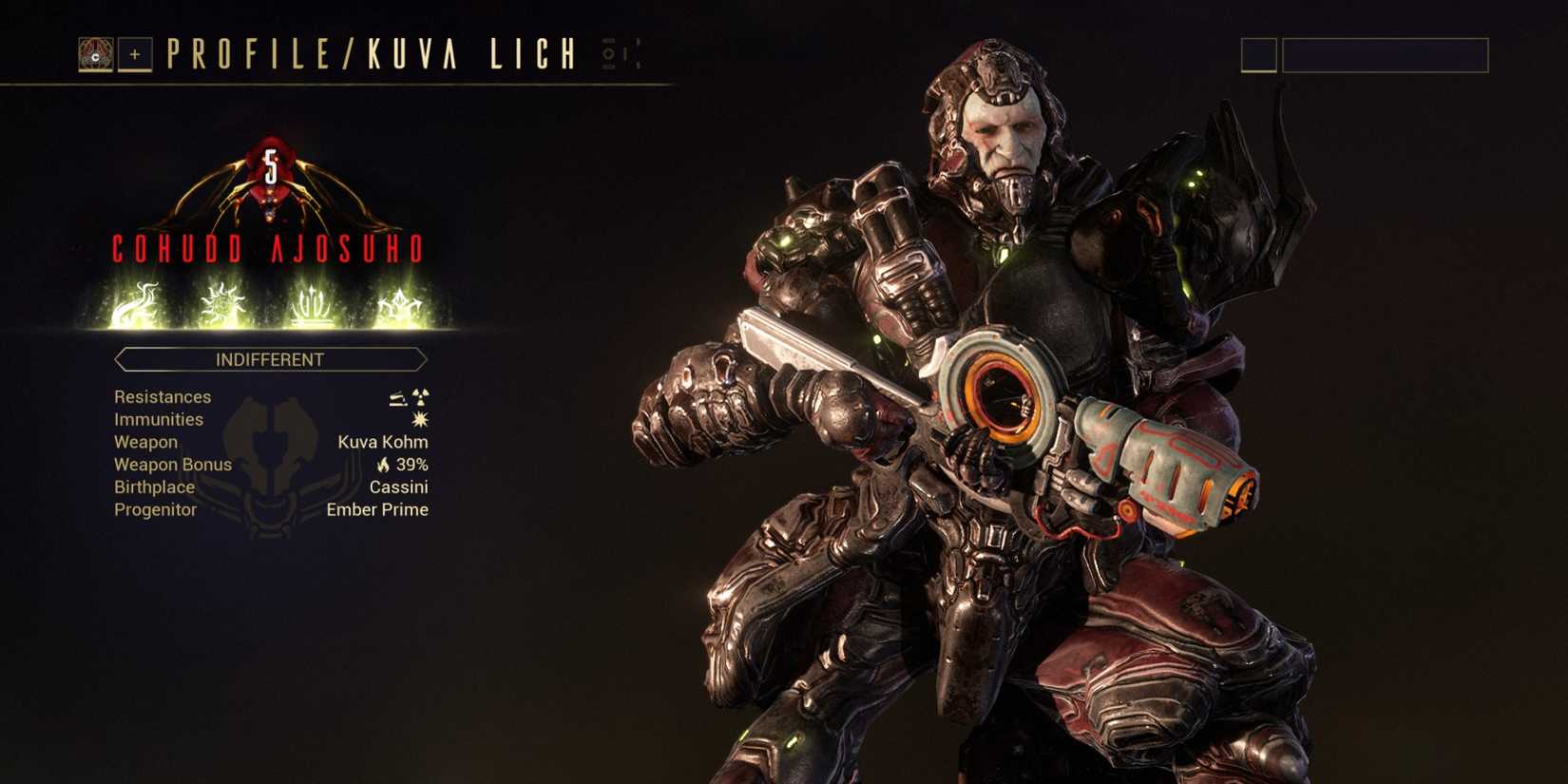
Task: Click the Cassini birthplace entry
Action: 399,487
